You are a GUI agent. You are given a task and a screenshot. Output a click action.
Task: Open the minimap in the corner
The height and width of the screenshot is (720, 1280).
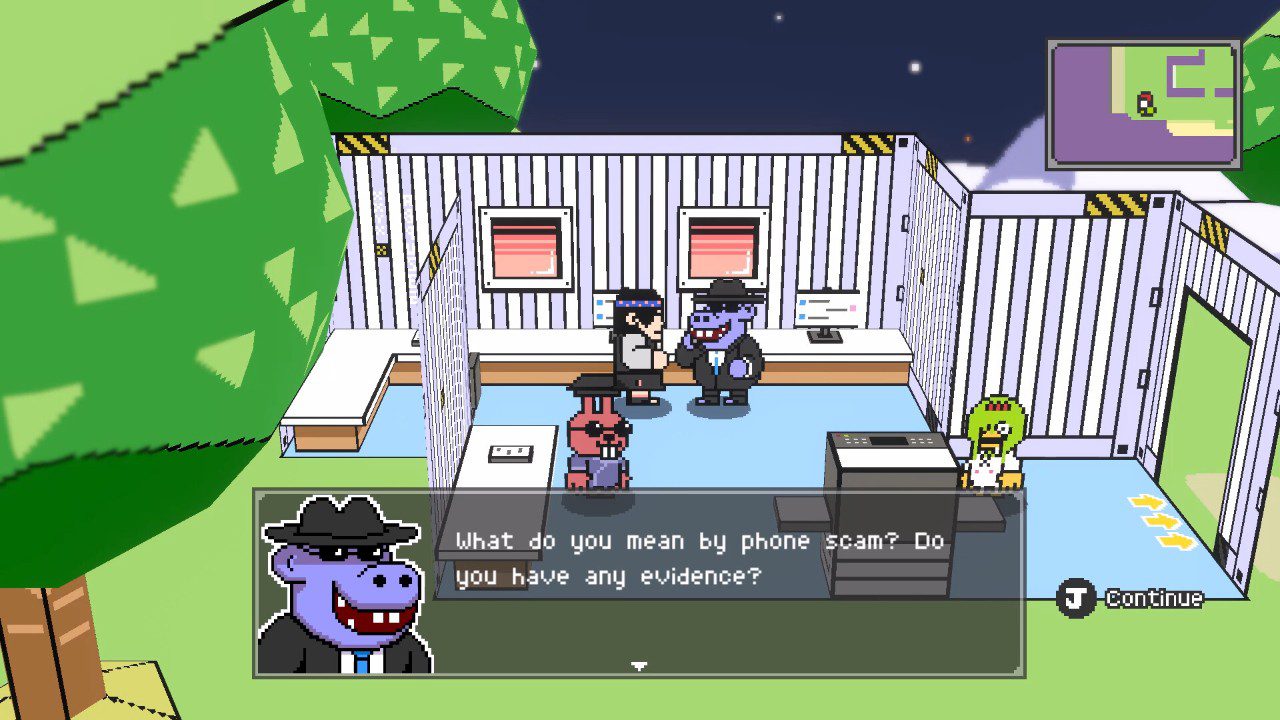click(1144, 104)
